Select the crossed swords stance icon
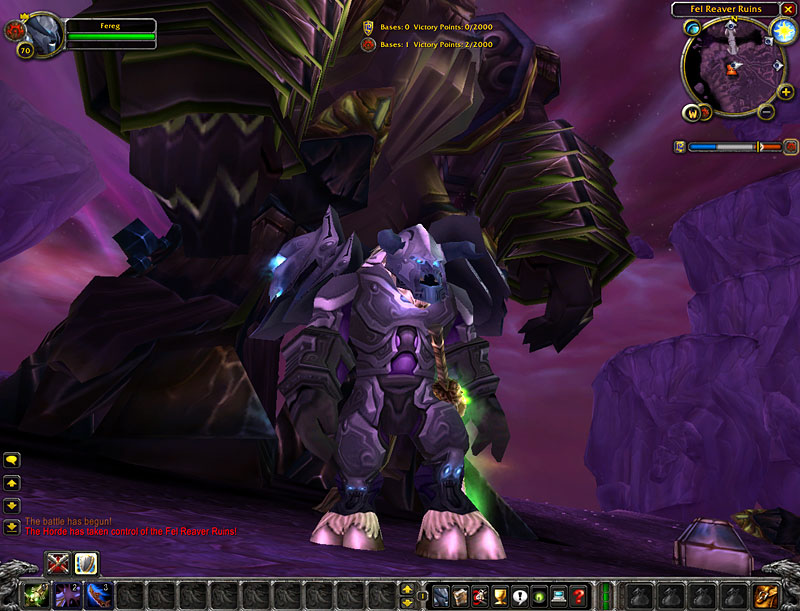This screenshot has width=800, height=611. click(x=58, y=563)
